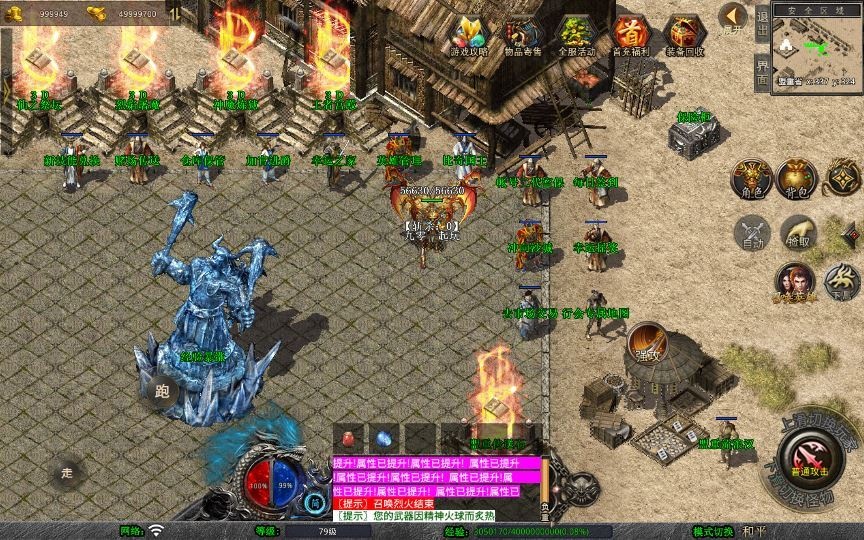
Task: Open the 全服活动 server events menu
Action: coord(576,36)
